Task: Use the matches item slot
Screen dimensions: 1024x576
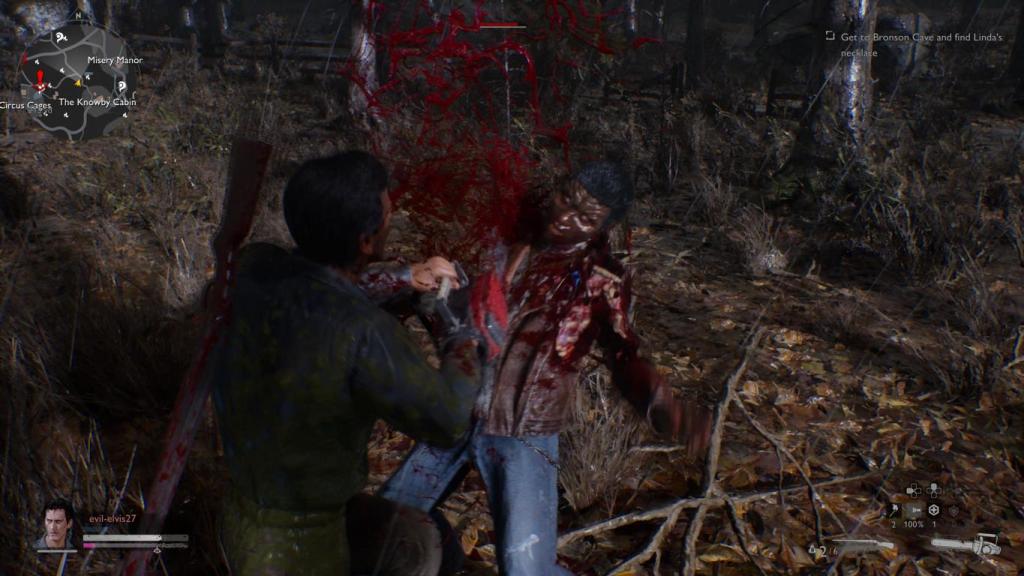Action: [x=894, y=509]
